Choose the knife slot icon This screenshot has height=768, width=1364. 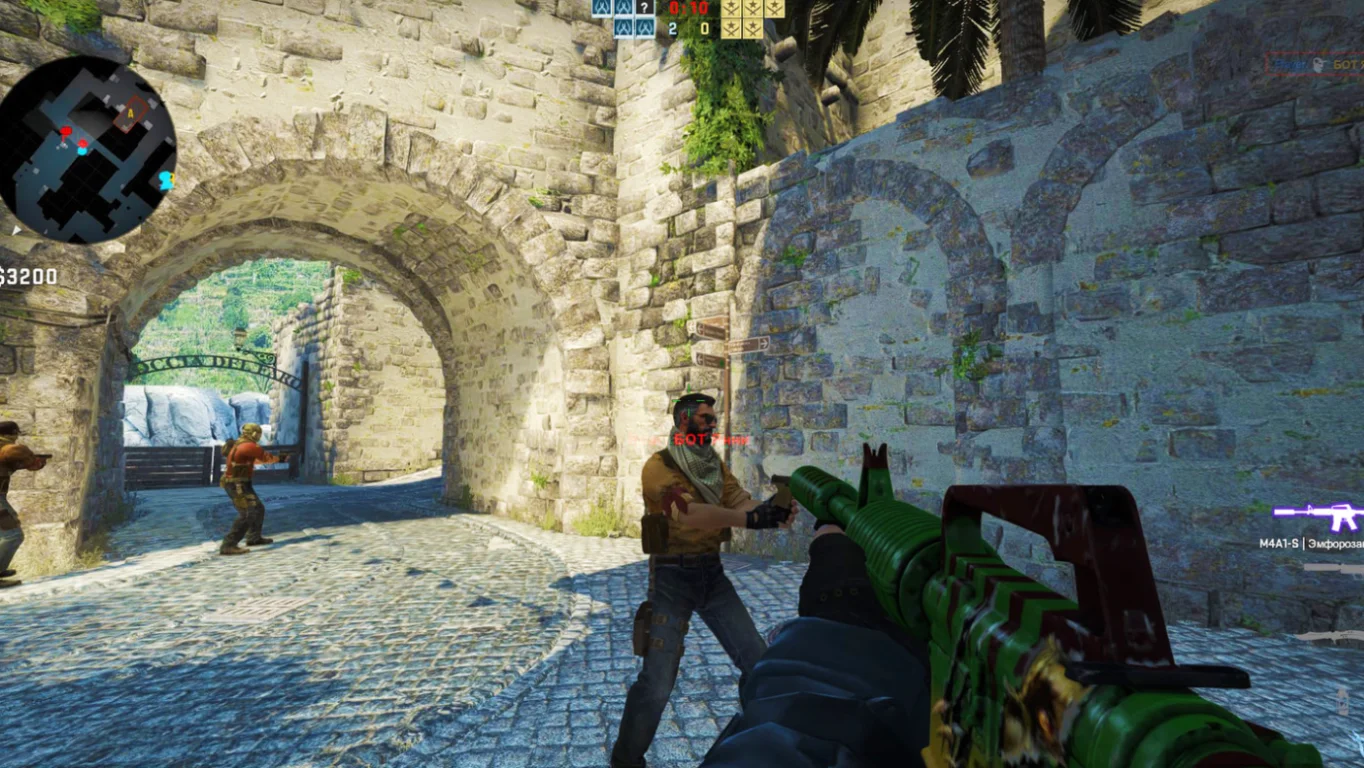click(x=1330, y=635)
